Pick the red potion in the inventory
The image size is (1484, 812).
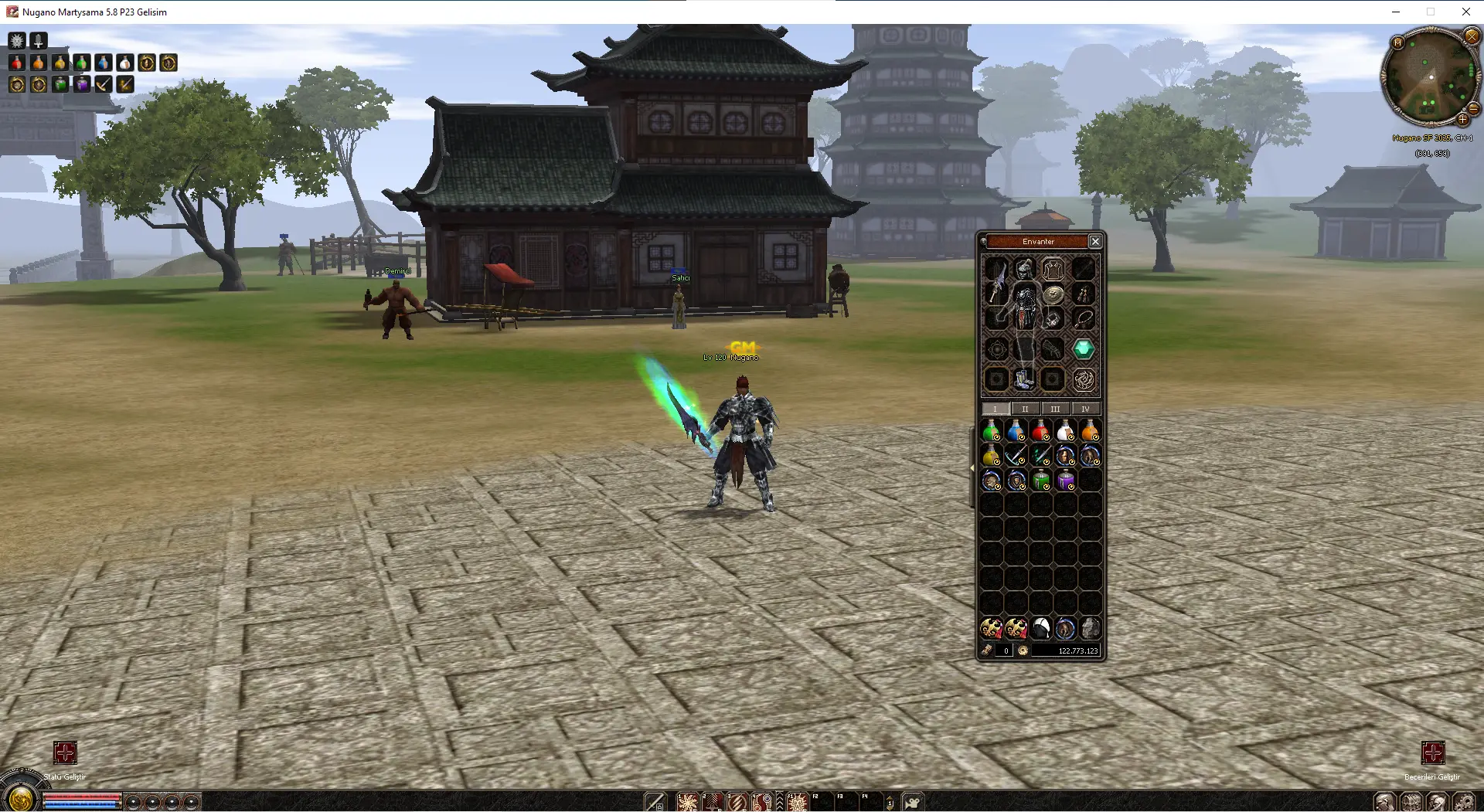1040,431
